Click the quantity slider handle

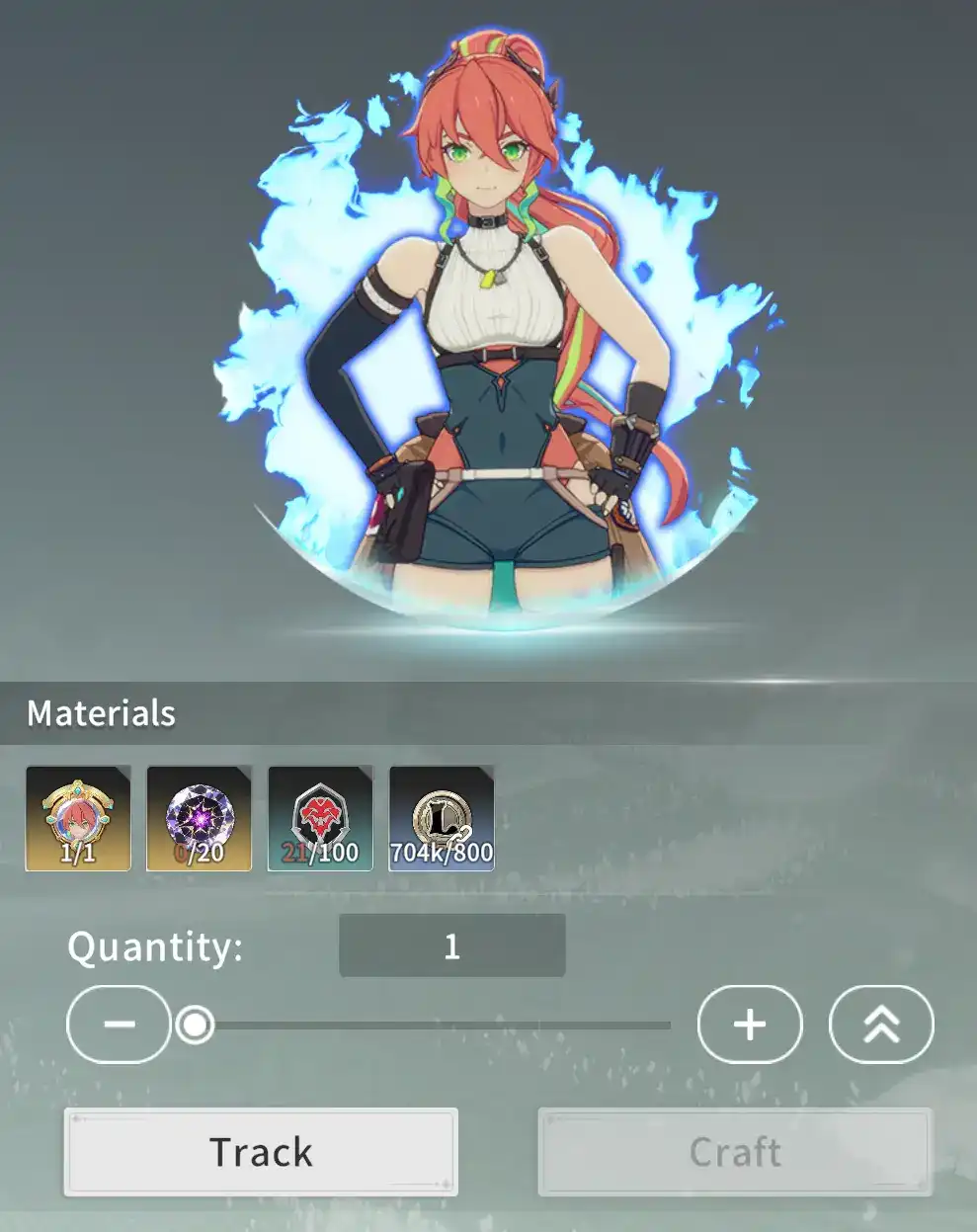196,1025
